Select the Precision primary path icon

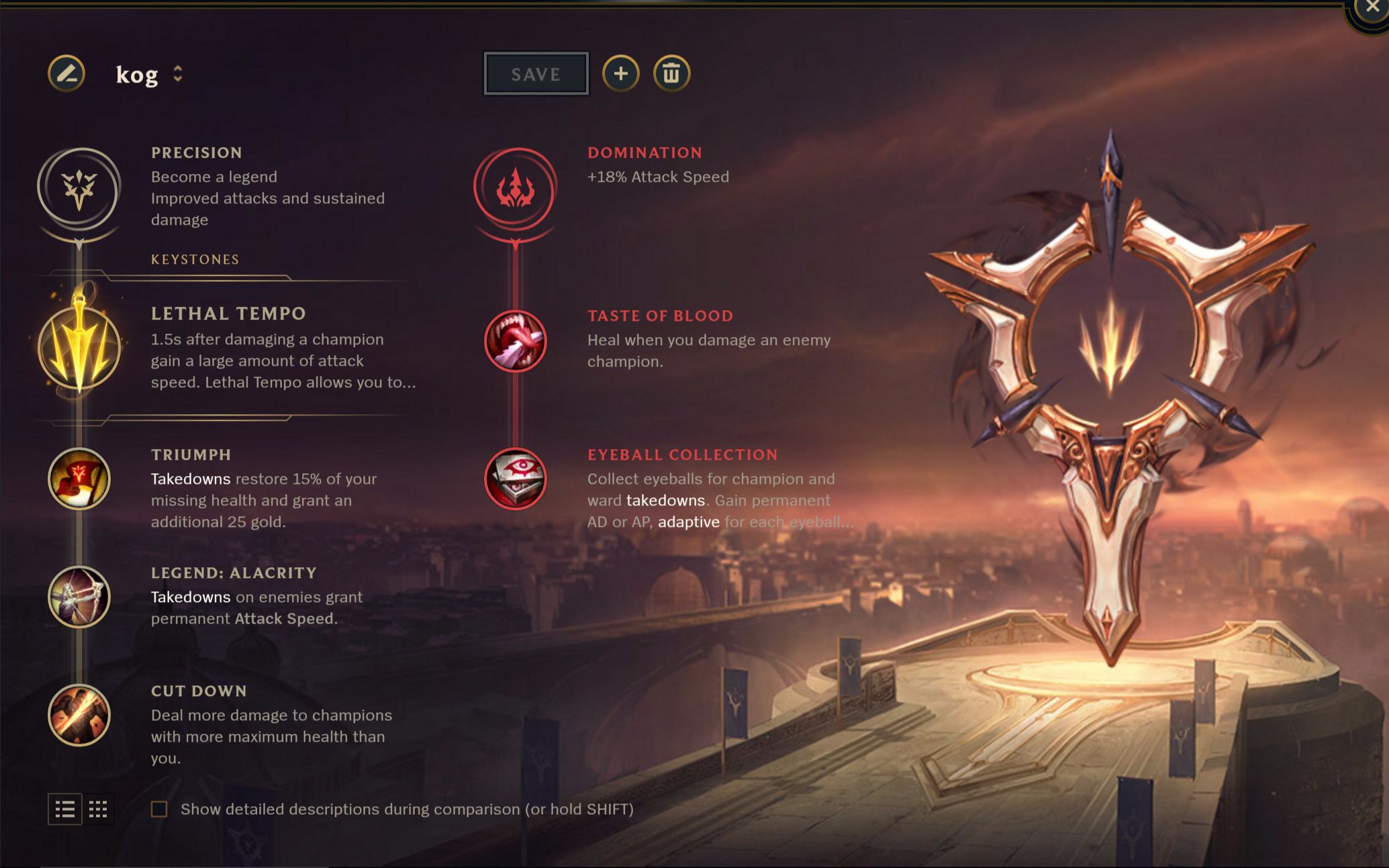[79, 189]
